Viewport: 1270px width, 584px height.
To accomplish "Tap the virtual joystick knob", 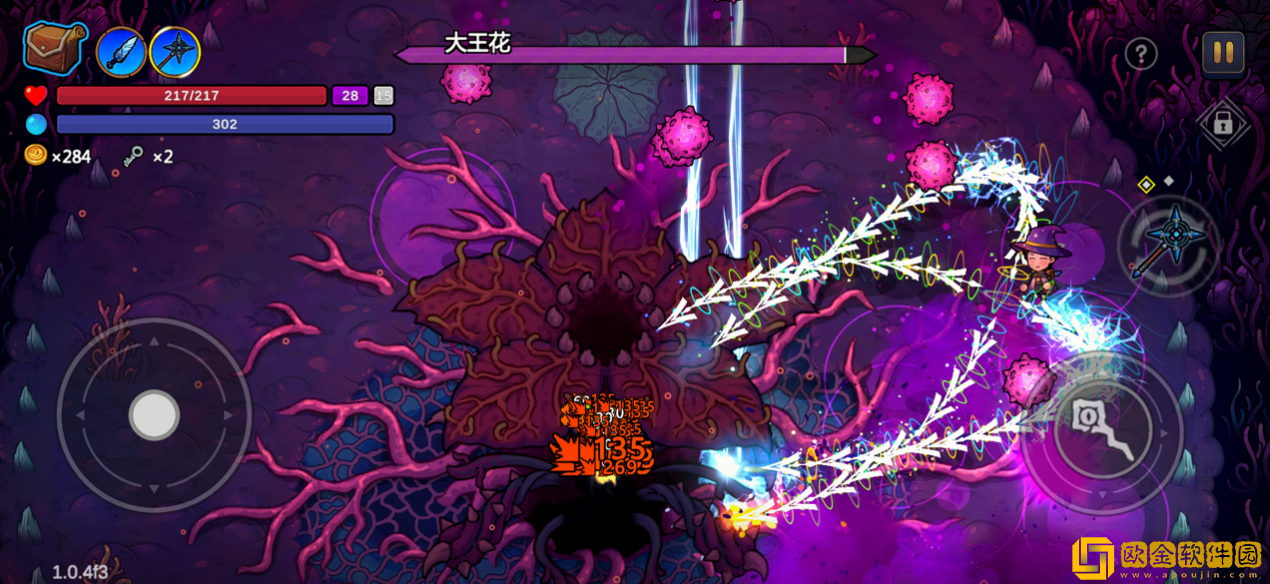I will pos(154,415).
